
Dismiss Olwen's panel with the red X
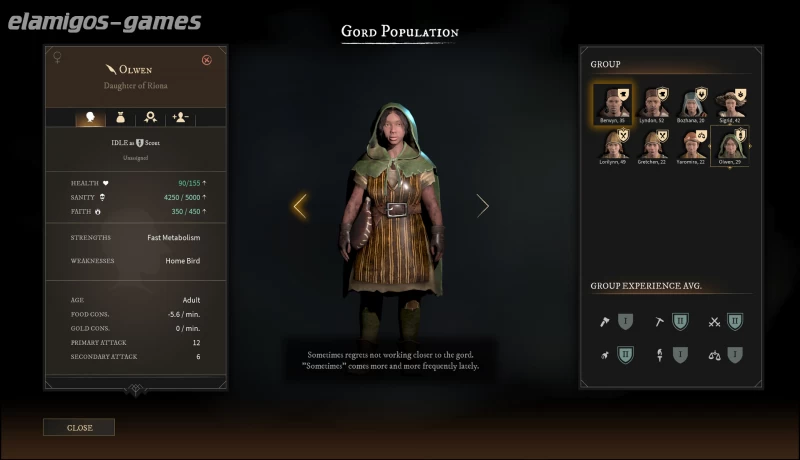pyautogui.click(x=207, y=60)
